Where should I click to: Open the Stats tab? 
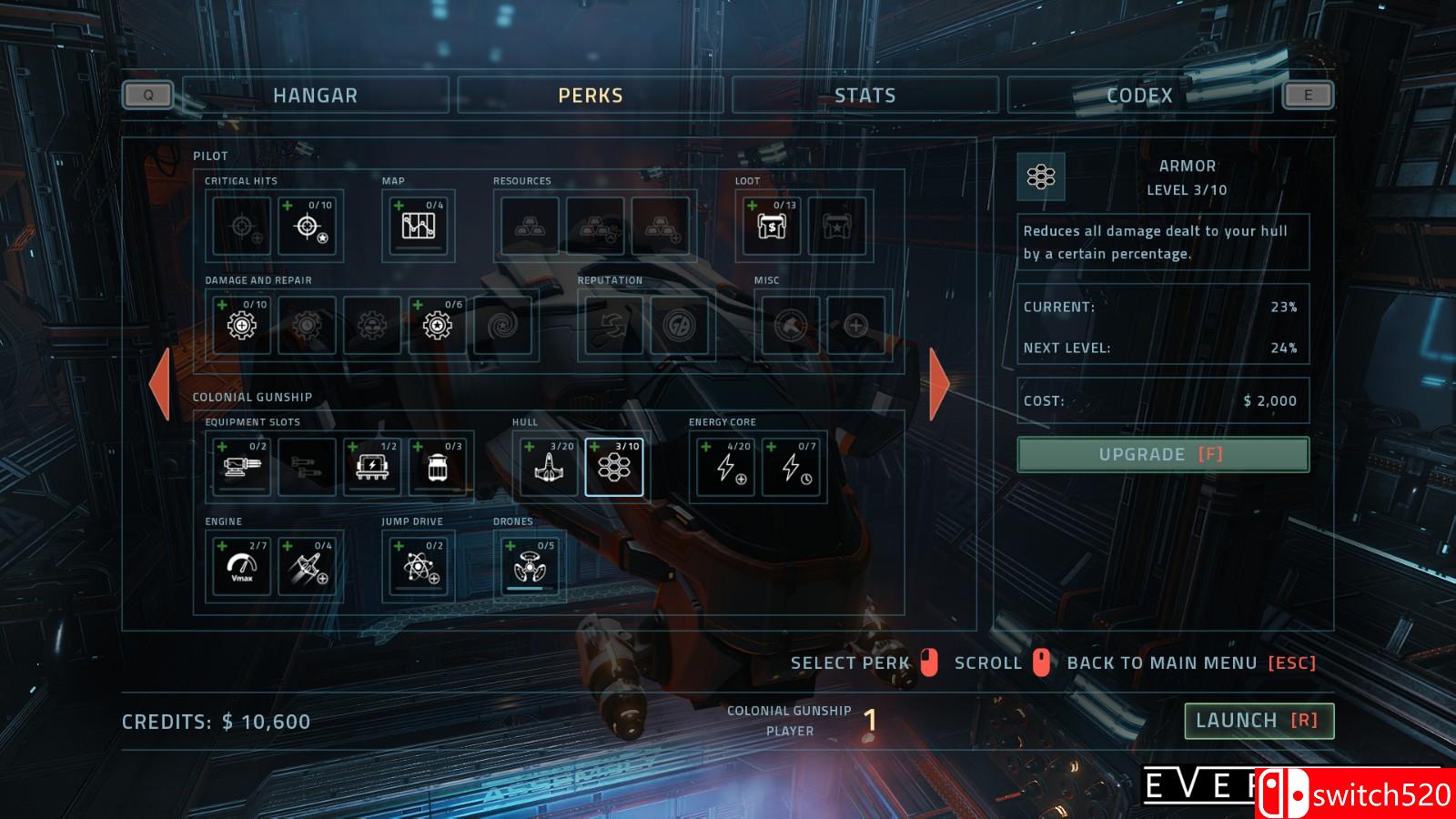click(x=864, y=96)
